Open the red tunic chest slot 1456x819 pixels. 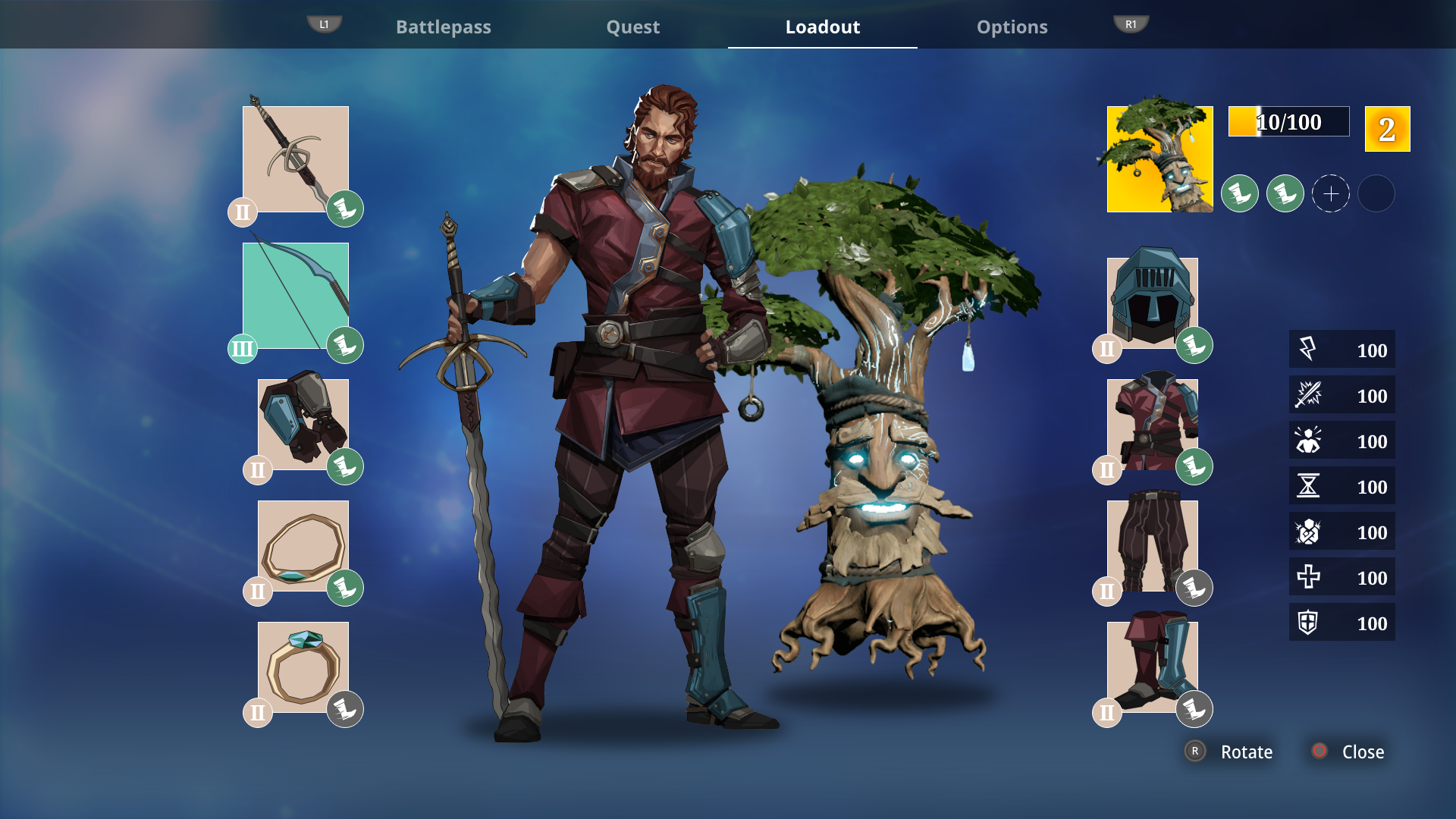[1153, 425]
